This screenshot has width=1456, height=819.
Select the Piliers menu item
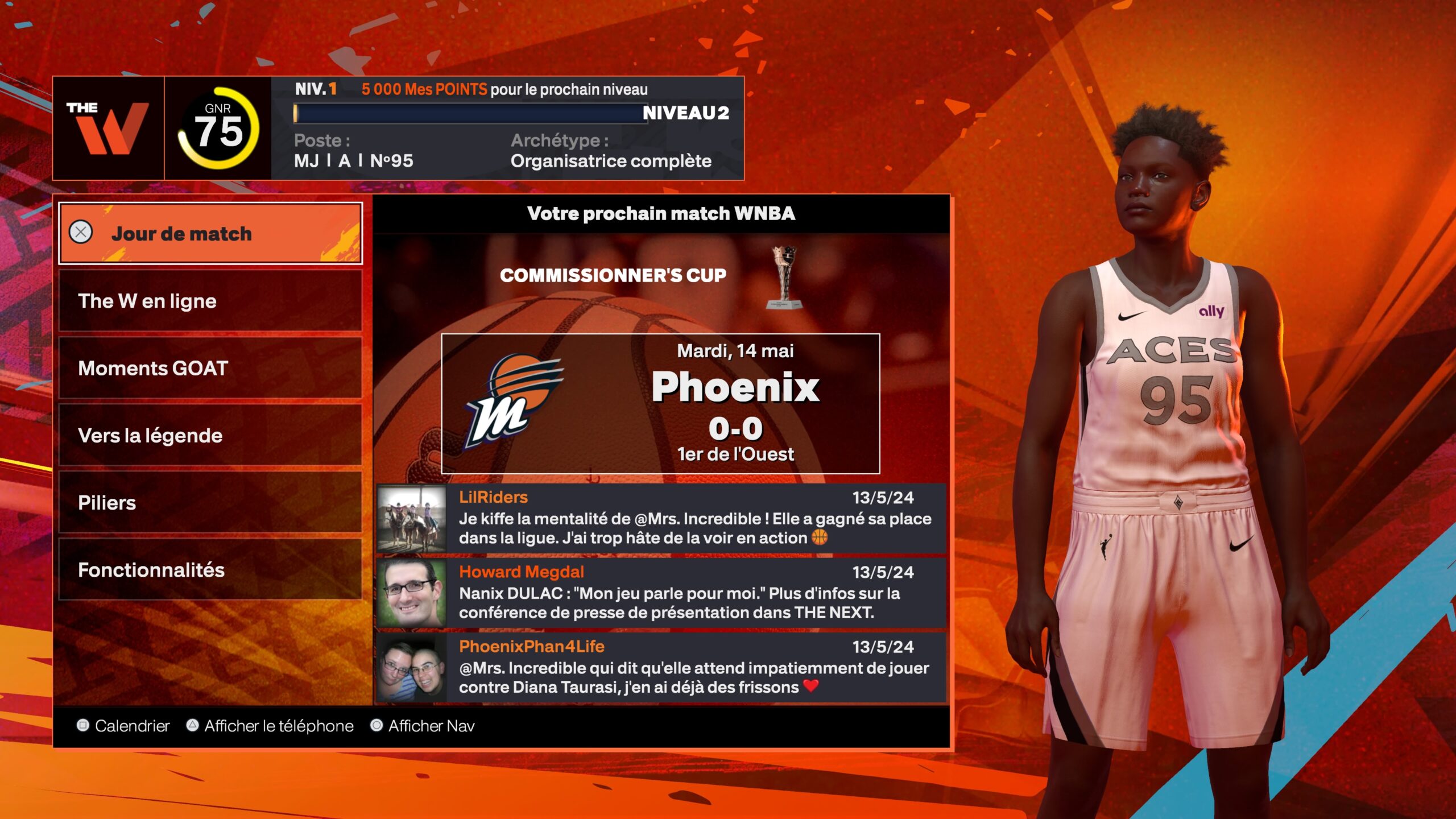(210, 502)
